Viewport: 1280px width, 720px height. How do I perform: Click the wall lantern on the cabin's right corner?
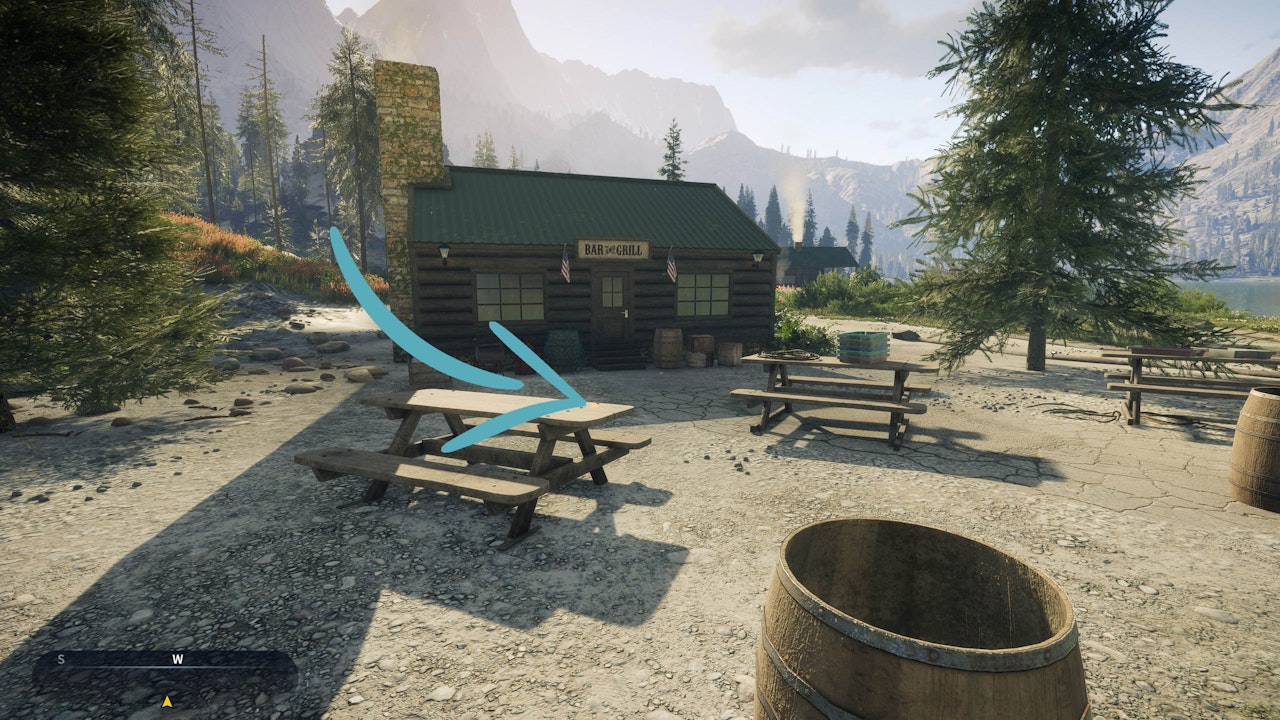click(758, 258)
